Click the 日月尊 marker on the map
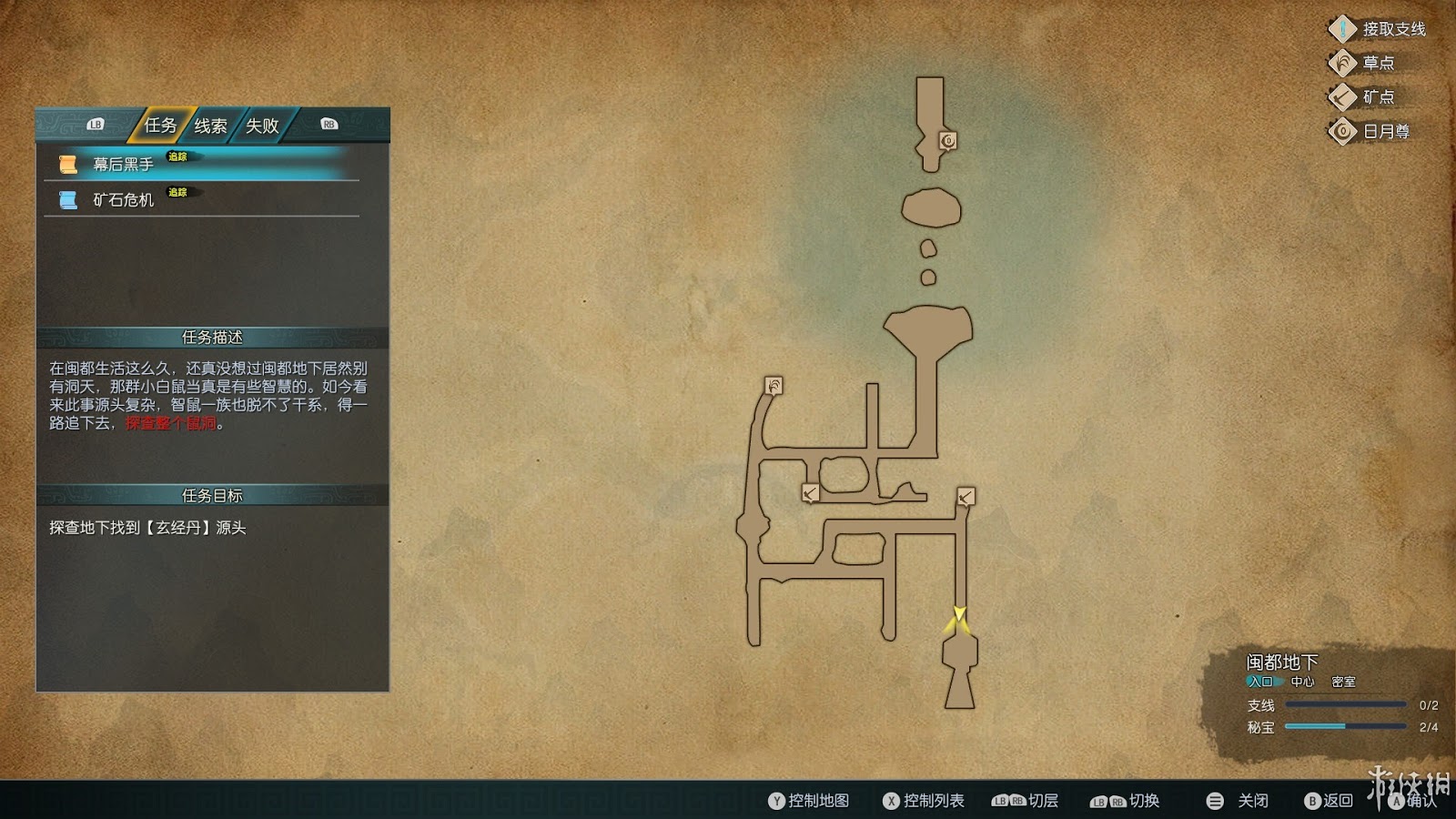1456x819 pixels. (948, 141)
